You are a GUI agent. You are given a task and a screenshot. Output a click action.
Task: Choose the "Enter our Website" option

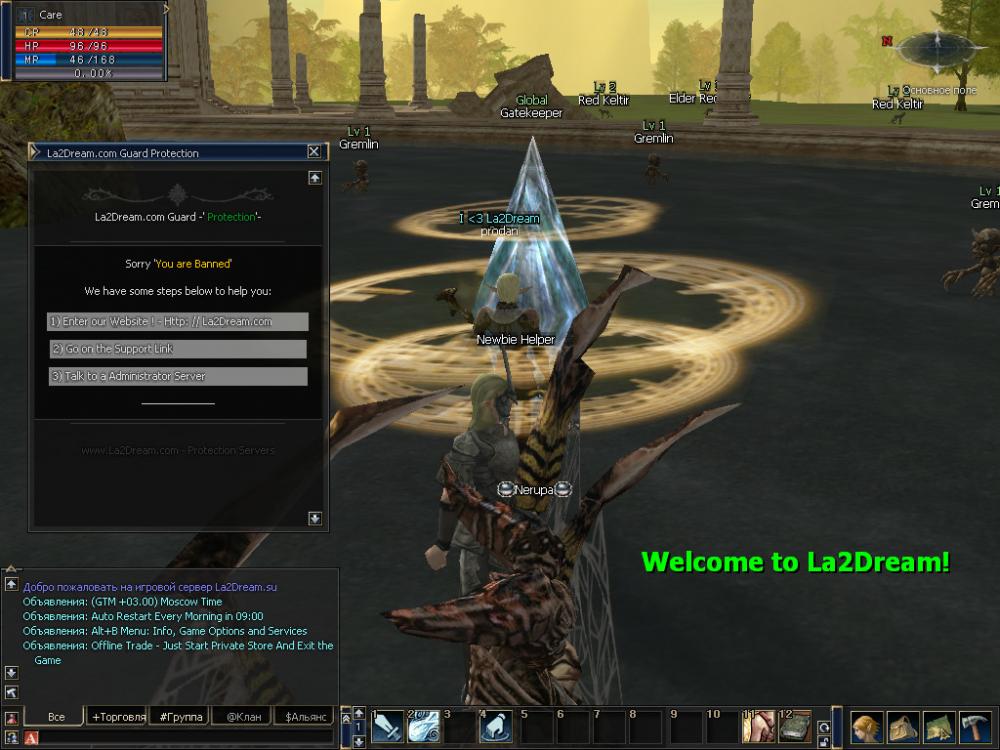[178, 322]
